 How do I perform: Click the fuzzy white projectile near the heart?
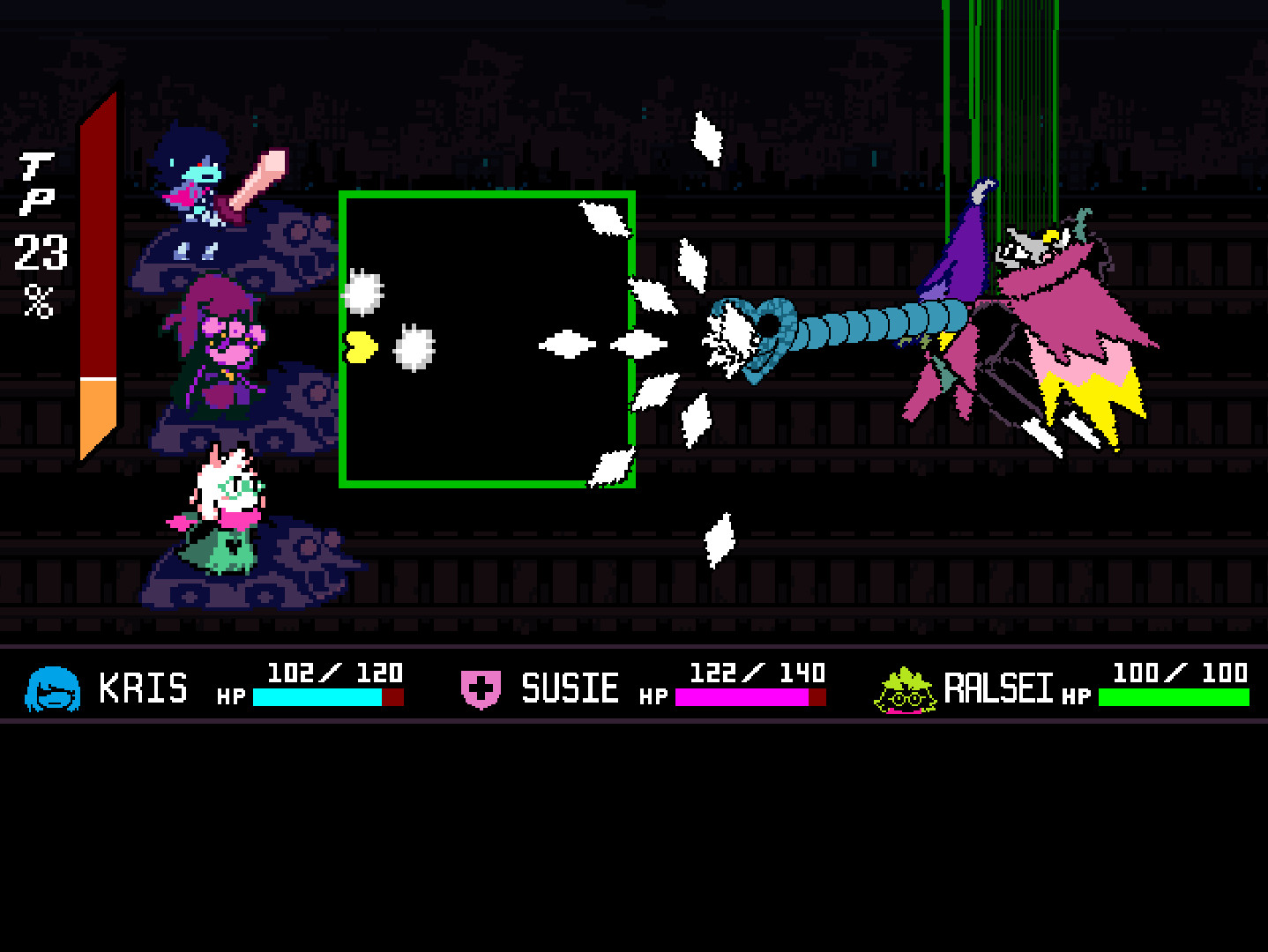coord(414,348)
